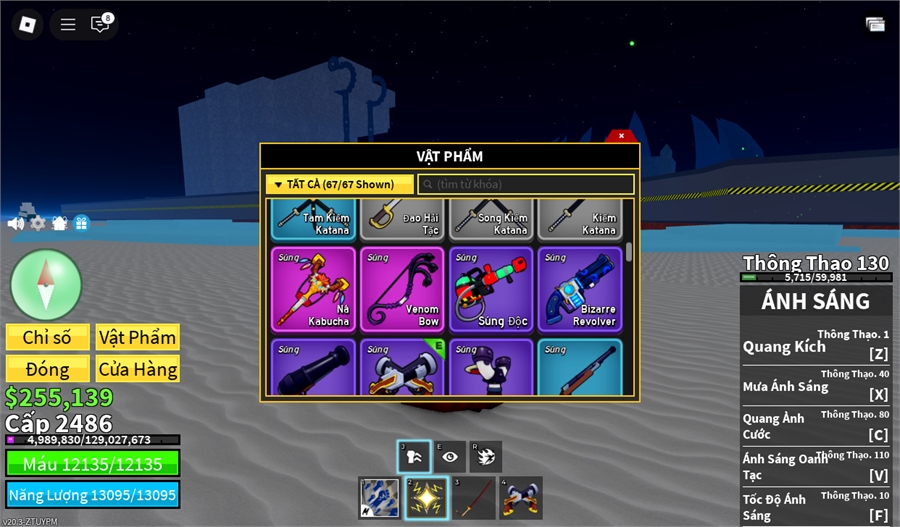Click the Vật Phẩm button
Viewport: 900px width, 527px height.
(138, 337)
